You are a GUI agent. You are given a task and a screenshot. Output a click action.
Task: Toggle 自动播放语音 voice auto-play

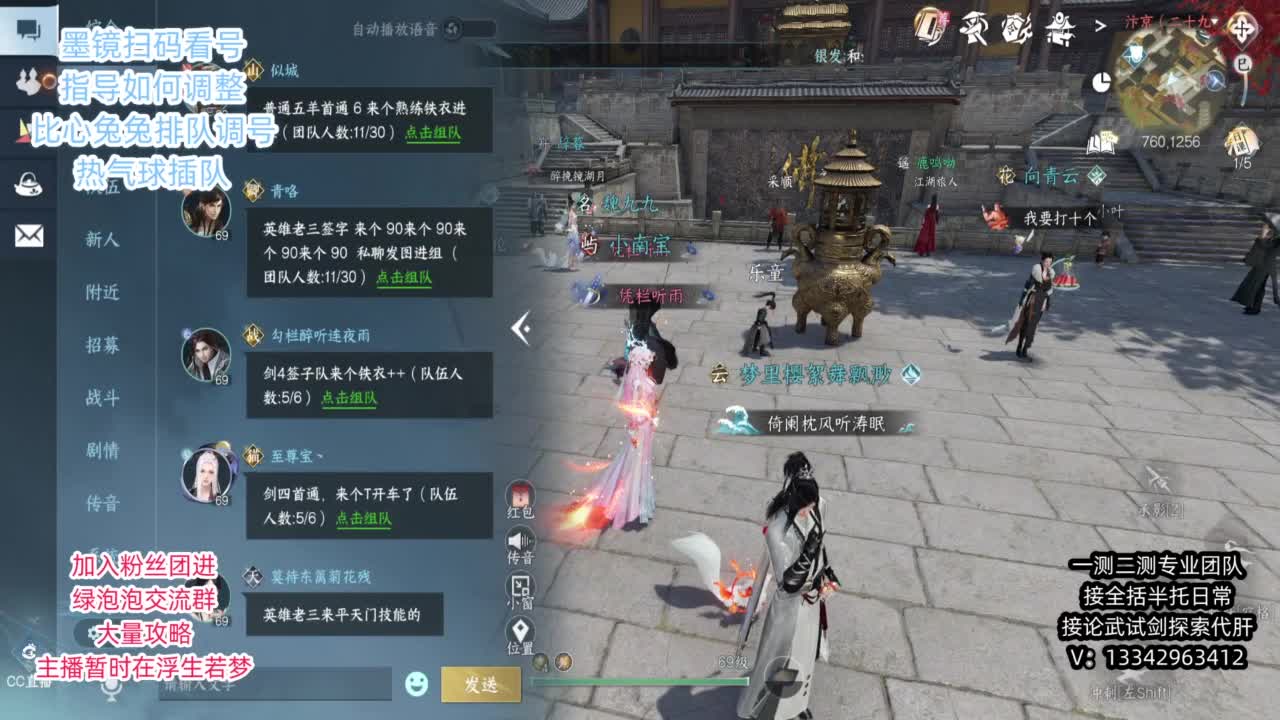[455, 29]
